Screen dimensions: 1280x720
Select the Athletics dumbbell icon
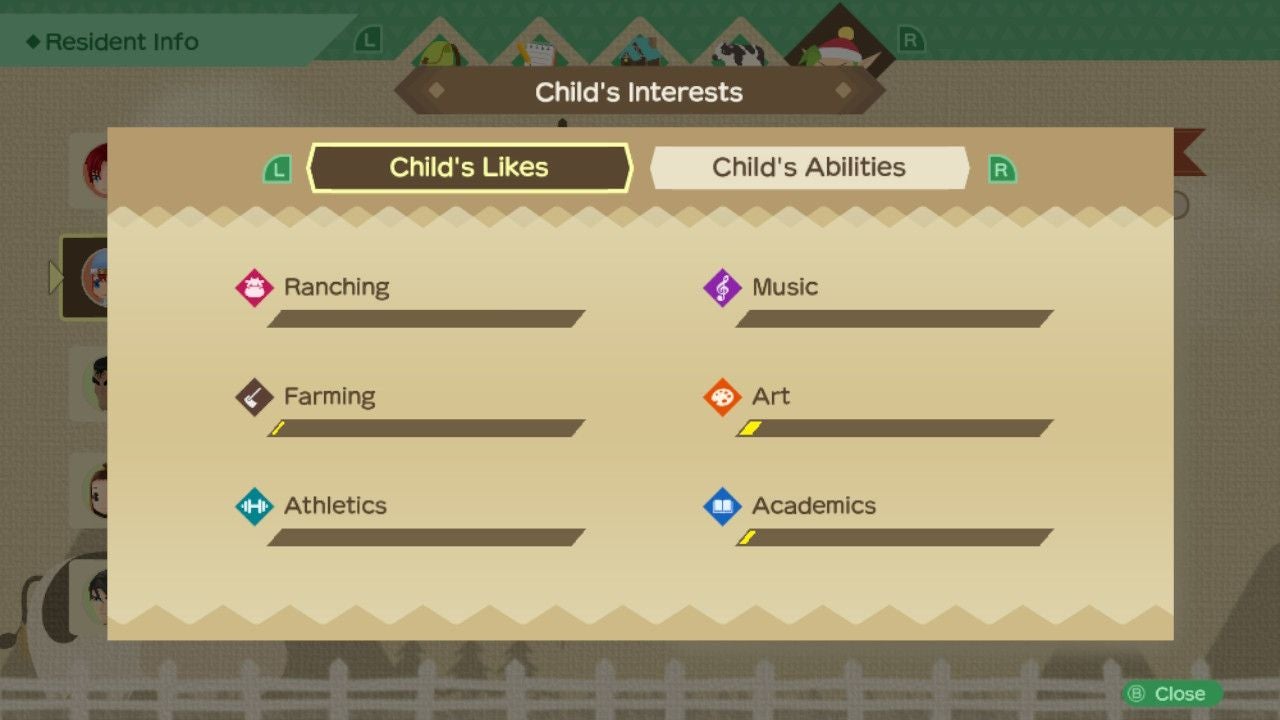(x=254, y=506)
